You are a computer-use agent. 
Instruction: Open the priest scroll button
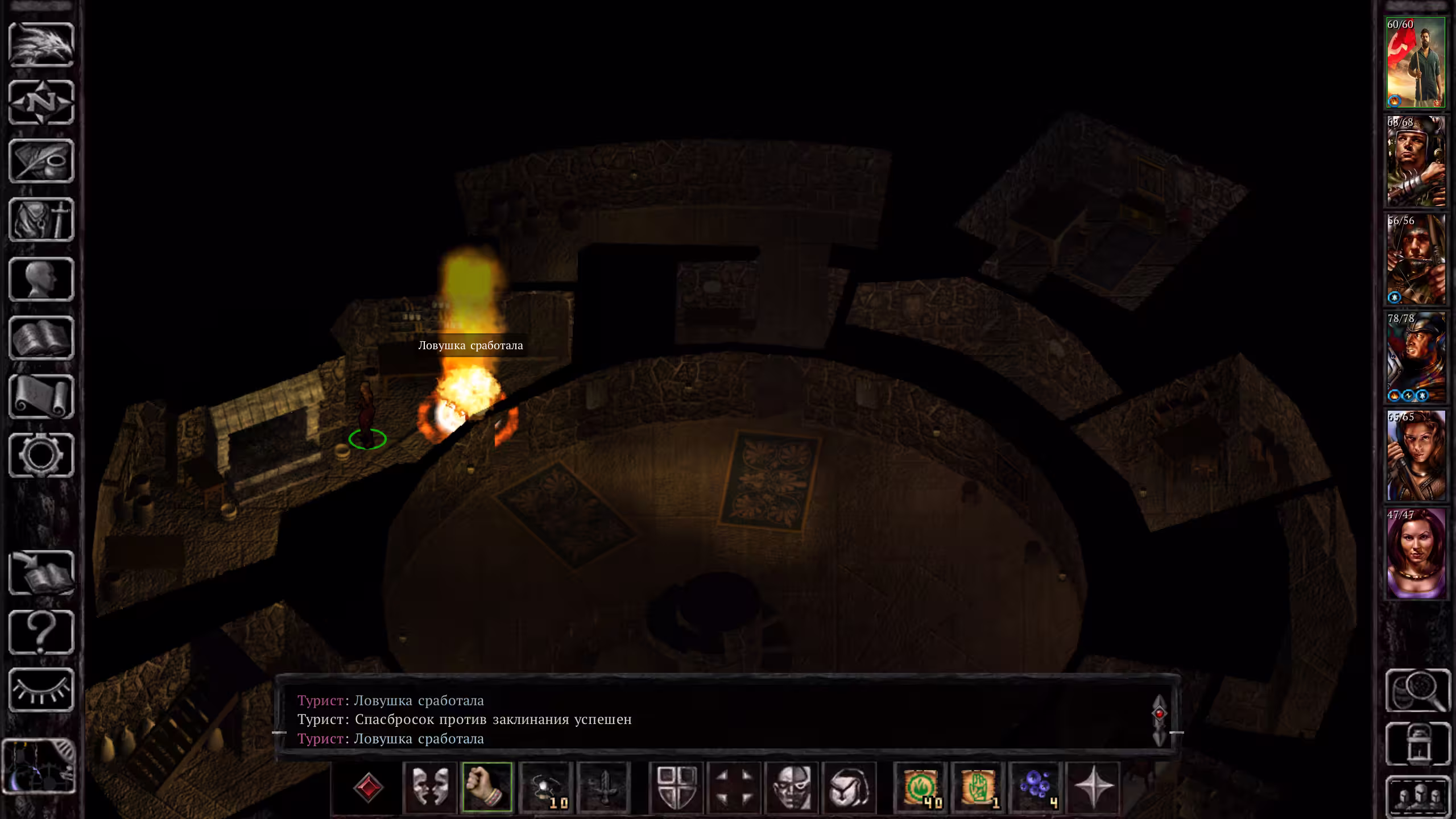point(42,396)
